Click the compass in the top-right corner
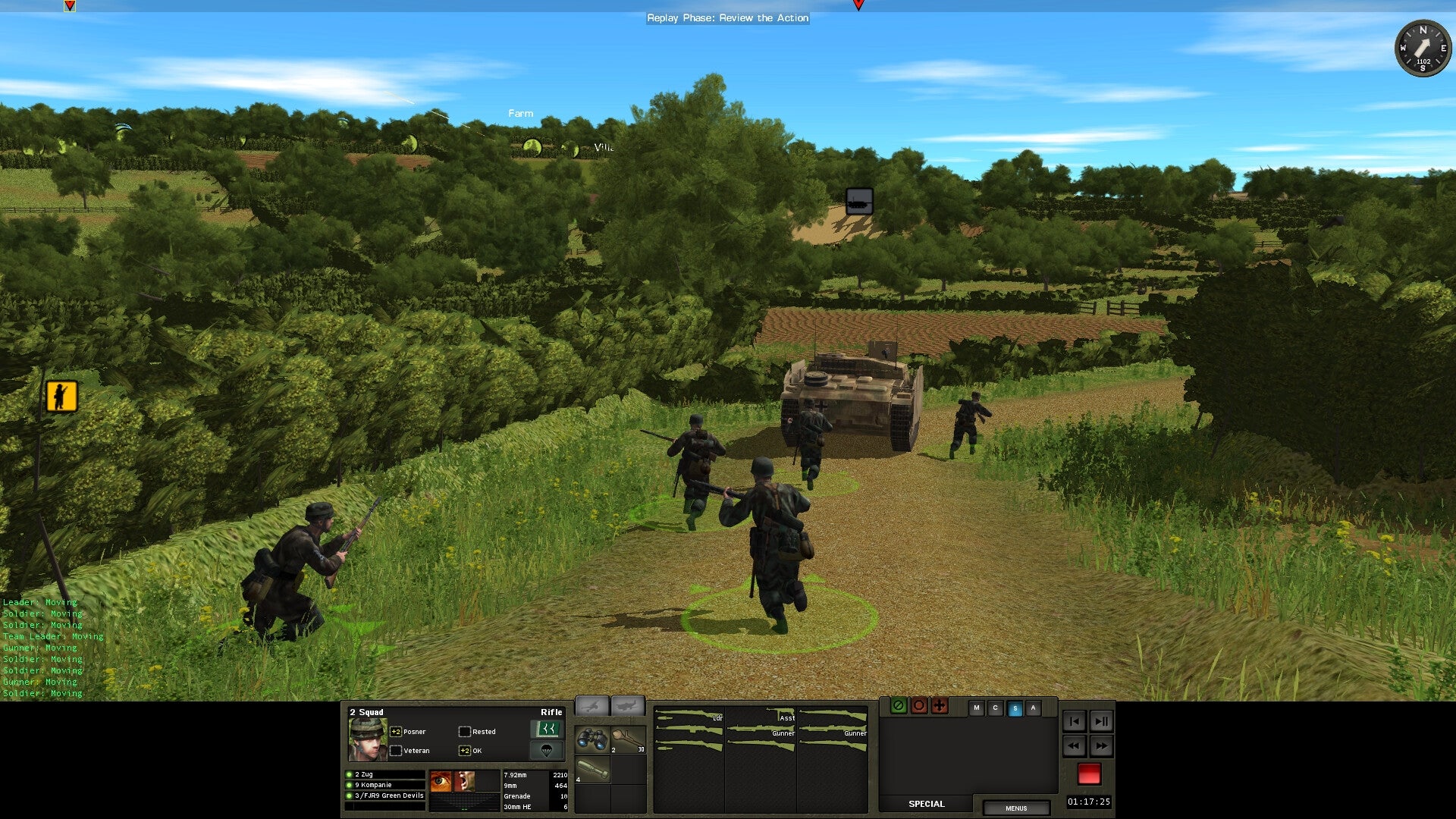This screenshot has height=819, width=1456. [x=1421, y=49]
